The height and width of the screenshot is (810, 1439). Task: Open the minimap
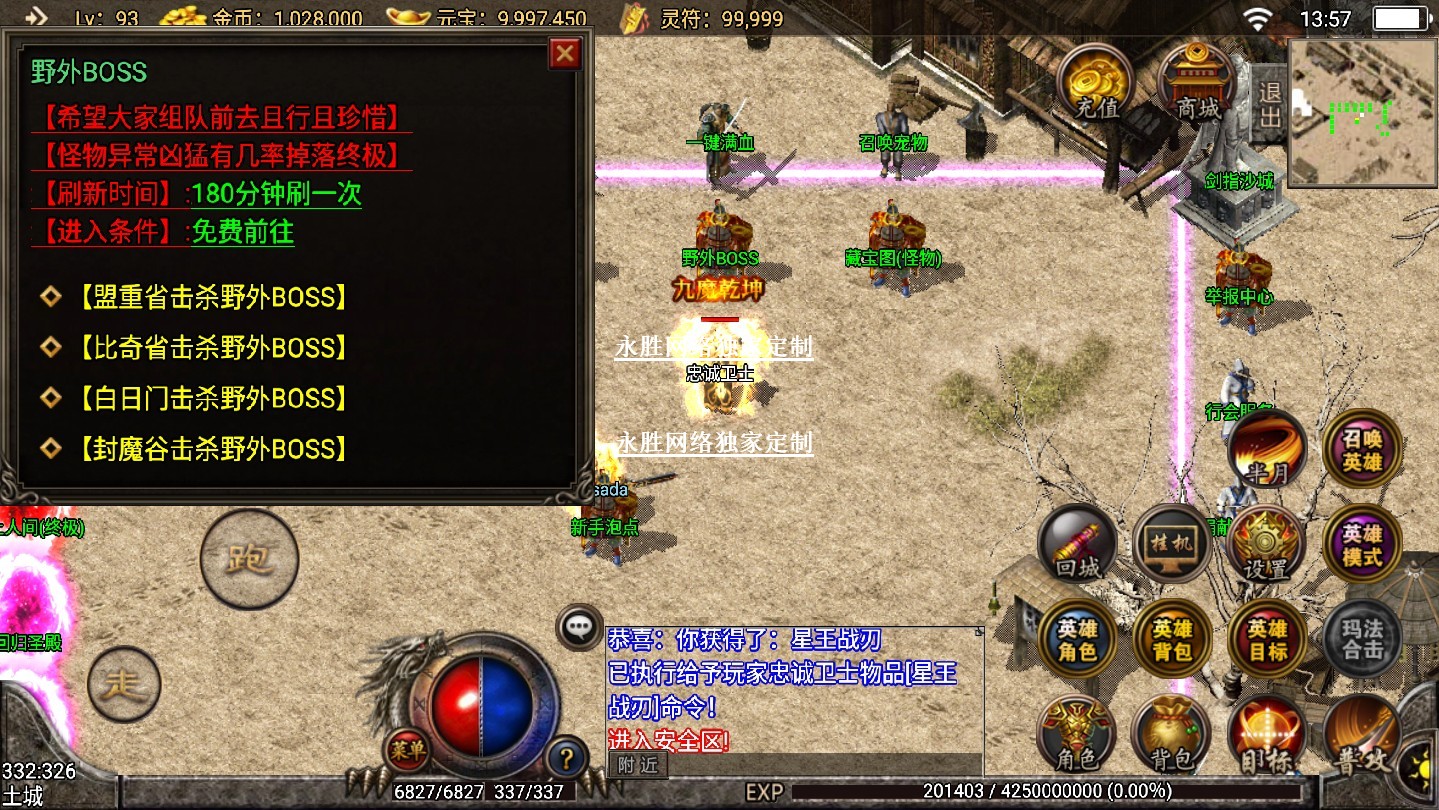coord(1362,113)
